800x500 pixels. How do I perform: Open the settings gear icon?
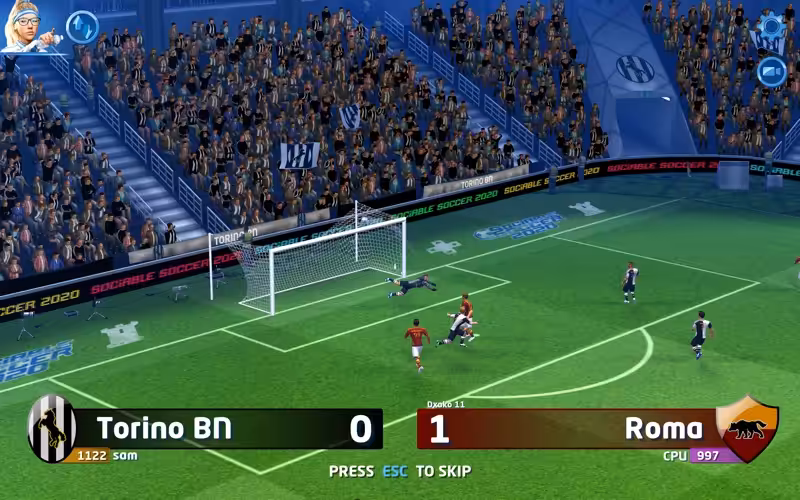click(771, 26)
